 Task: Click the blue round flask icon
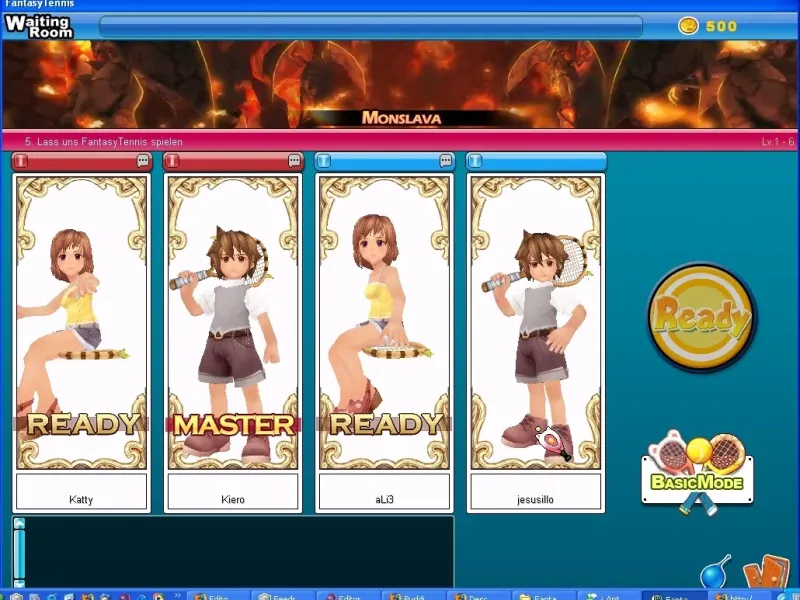point(714,576)
